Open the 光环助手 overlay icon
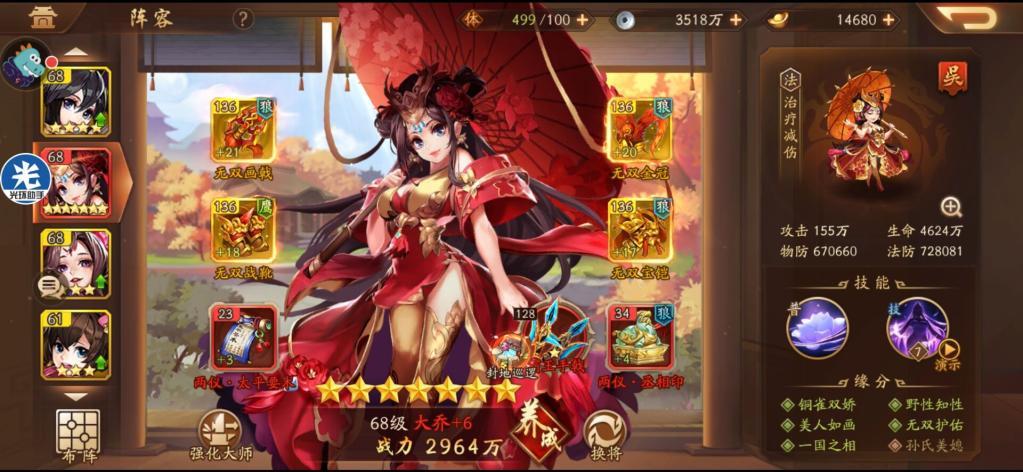This screenshot has width=1023, height=472. 26,178
